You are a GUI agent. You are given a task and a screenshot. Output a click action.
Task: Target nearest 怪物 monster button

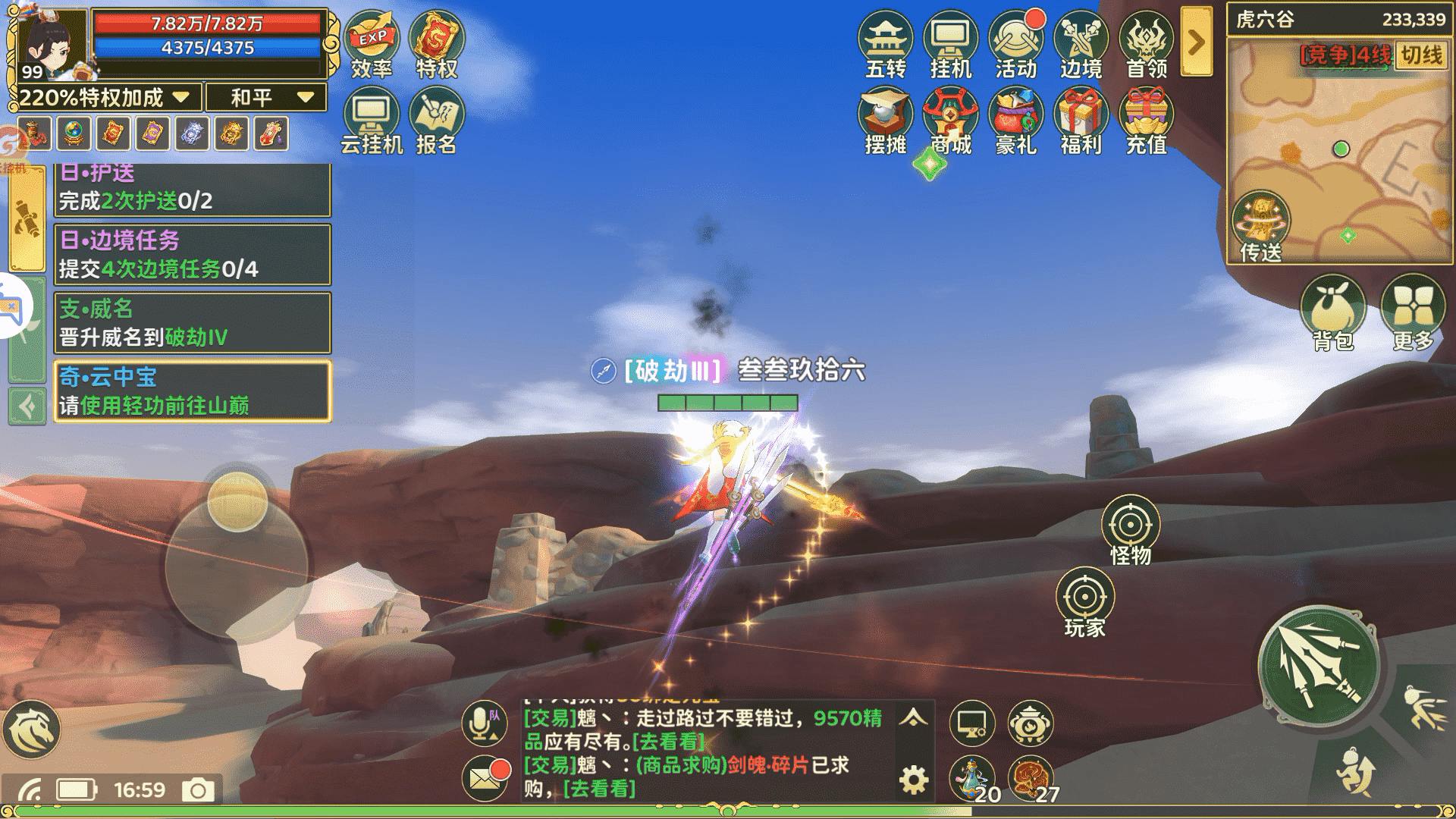click(1130, 531)
